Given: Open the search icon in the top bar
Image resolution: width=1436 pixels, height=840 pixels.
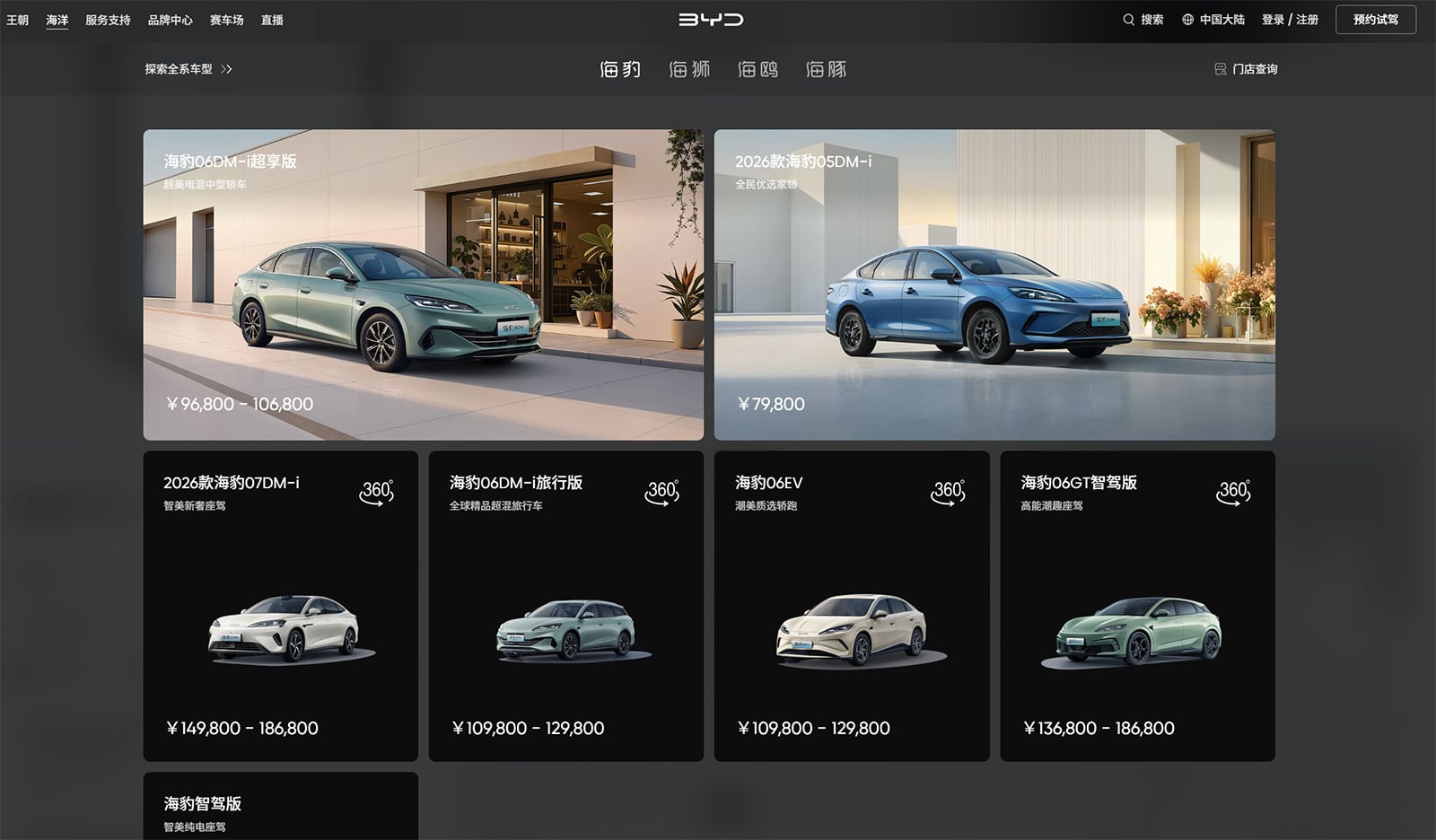Looking at the screenshot, I should point(1128,19).
